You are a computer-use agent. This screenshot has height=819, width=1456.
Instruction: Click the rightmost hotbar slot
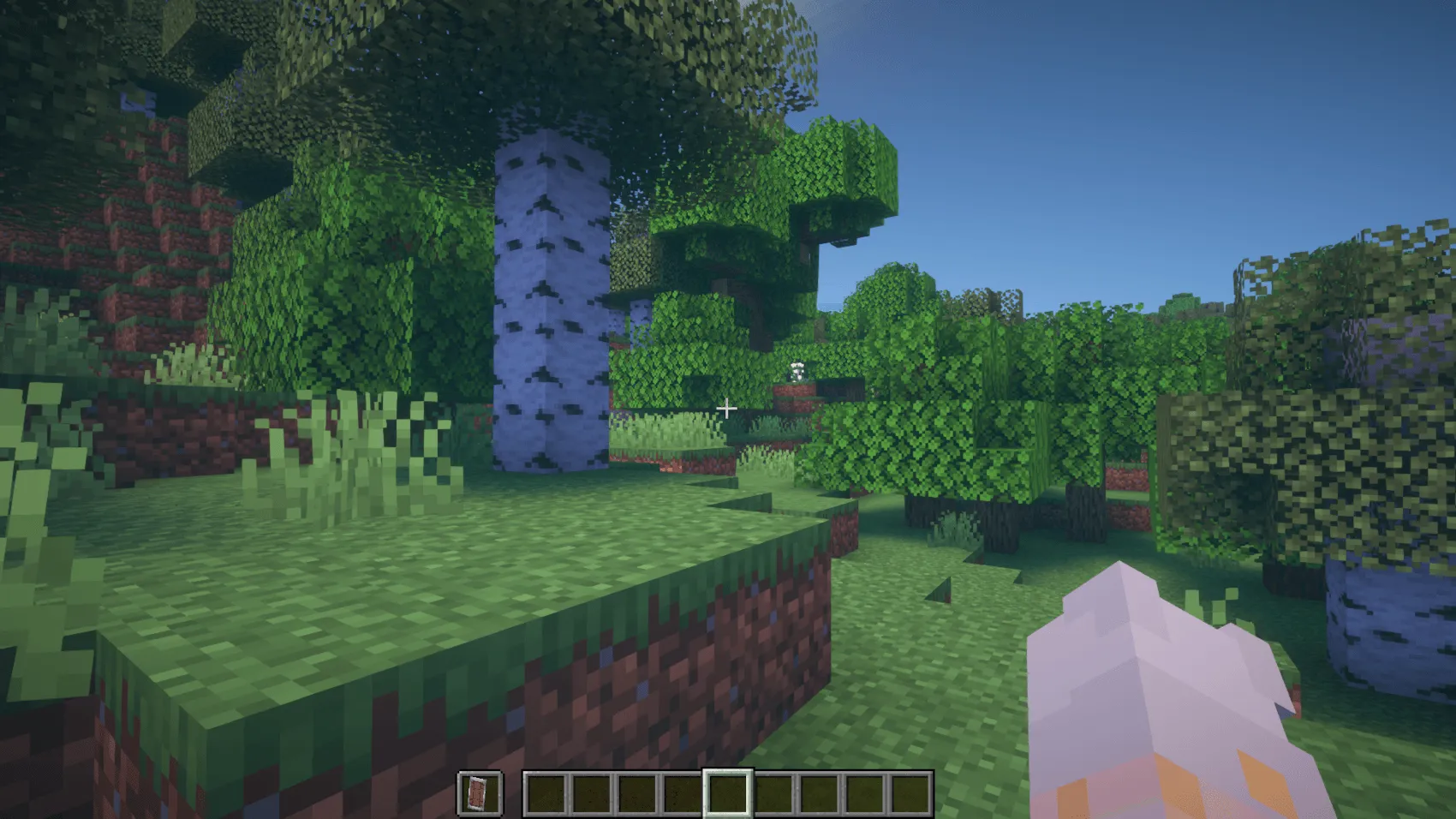(x=911, y=794)
